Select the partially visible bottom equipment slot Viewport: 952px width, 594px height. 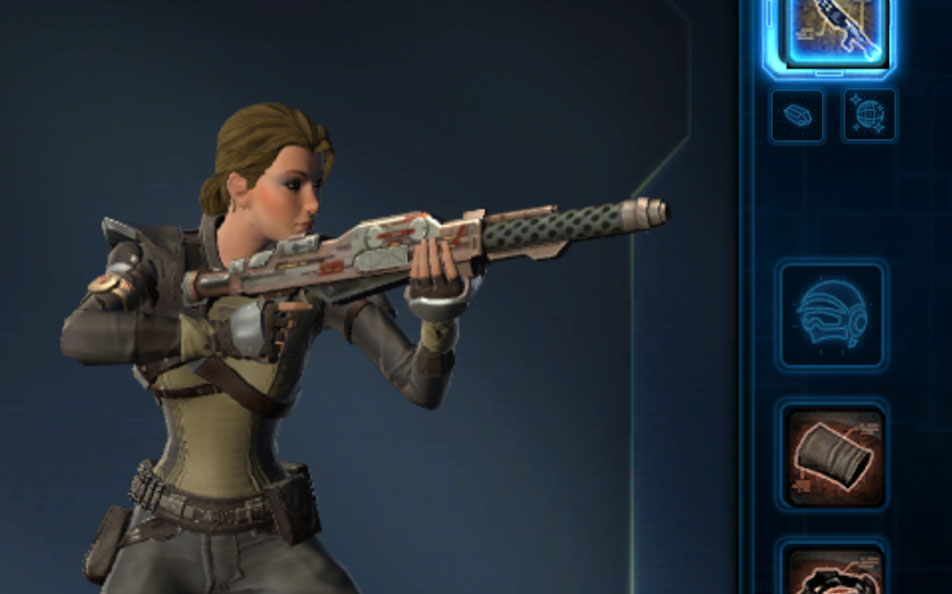(832, 570)
